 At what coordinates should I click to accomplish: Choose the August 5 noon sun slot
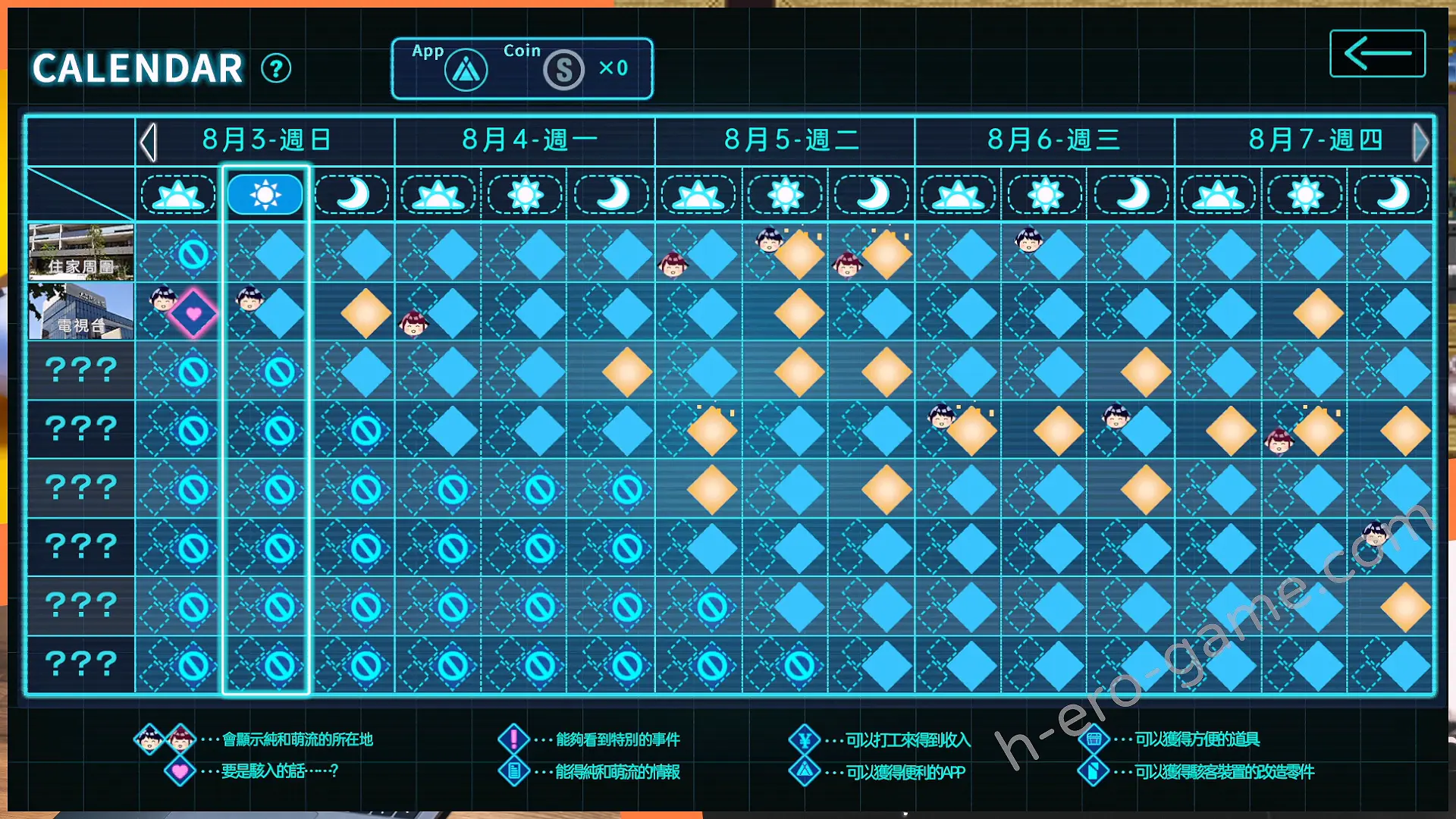pyautogui.click(x=785, y=195)
